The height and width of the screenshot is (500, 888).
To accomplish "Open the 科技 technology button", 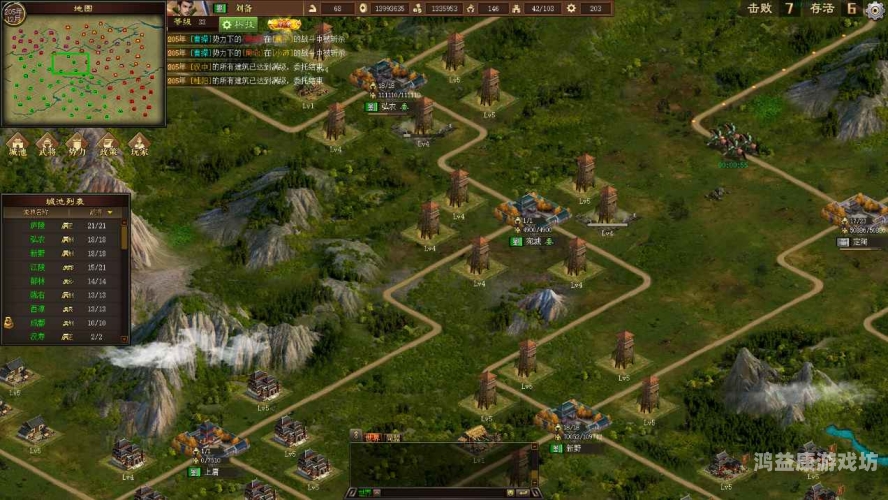I will click(239, 23).
